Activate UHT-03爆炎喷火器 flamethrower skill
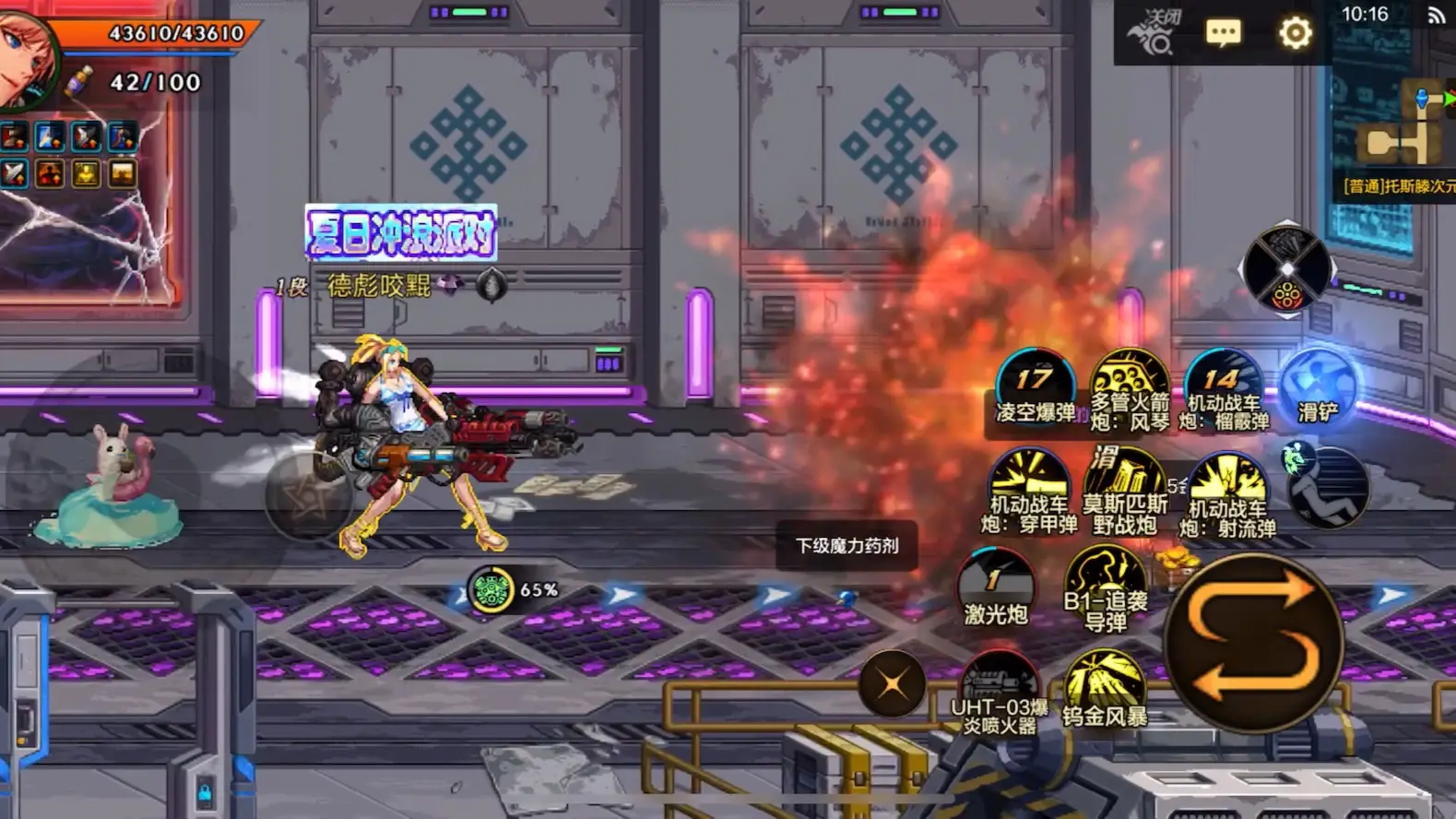 point(1000,690)
